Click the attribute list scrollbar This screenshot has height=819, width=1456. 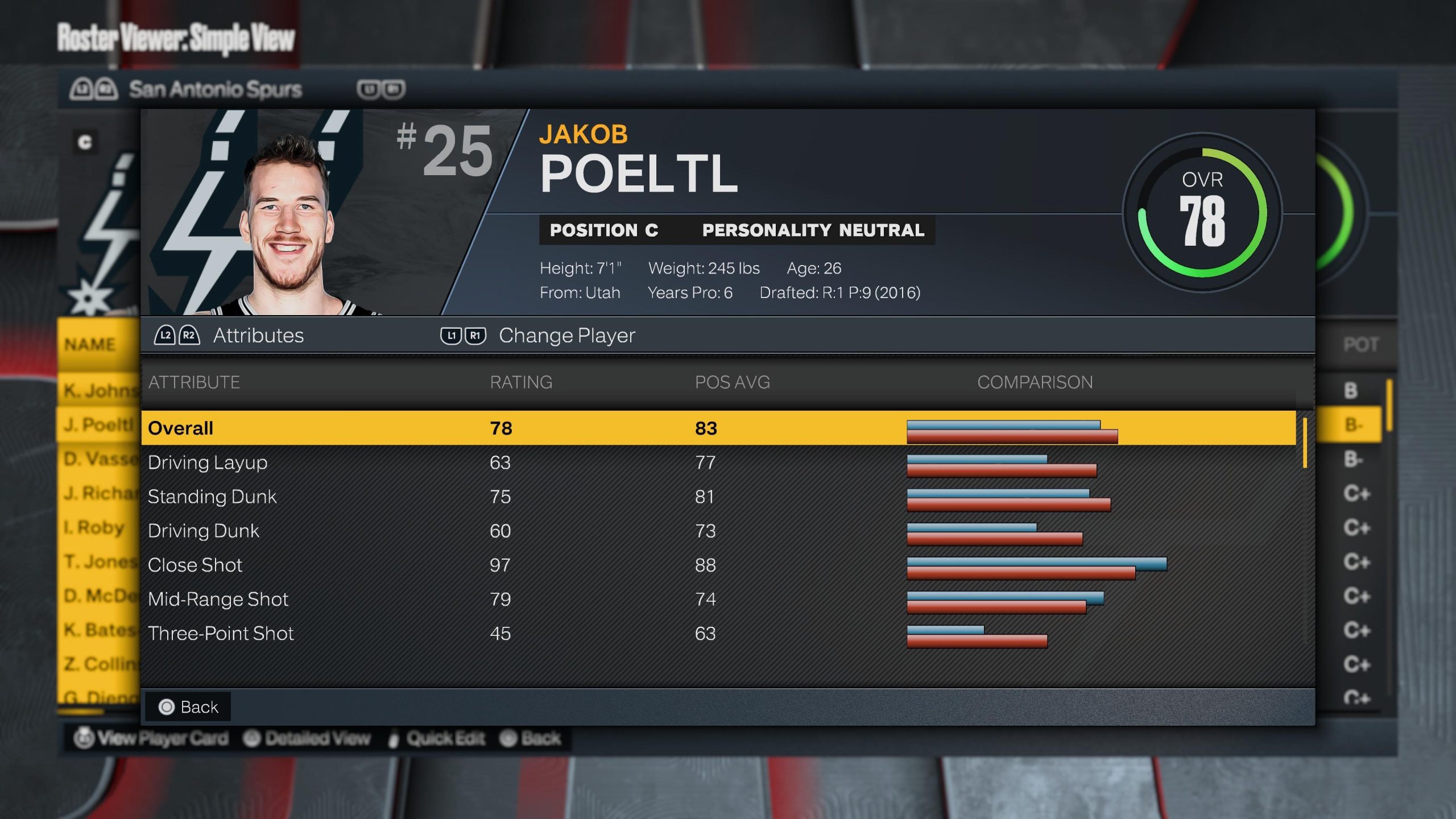[x=1305, y=444]
